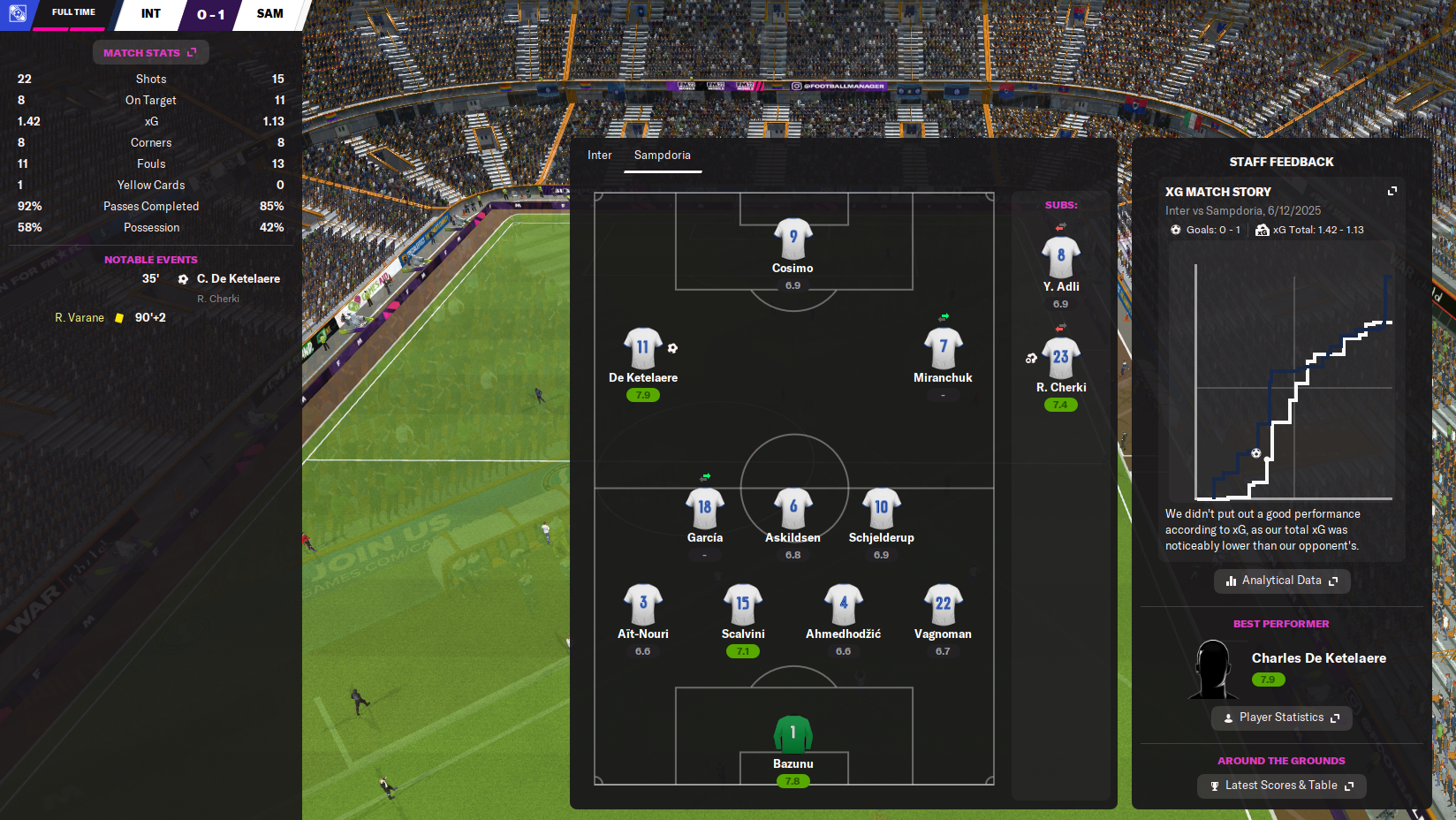Select Schjelderup's number 10 shirt
Viewport: 1456px width, 820px height.
881,509
